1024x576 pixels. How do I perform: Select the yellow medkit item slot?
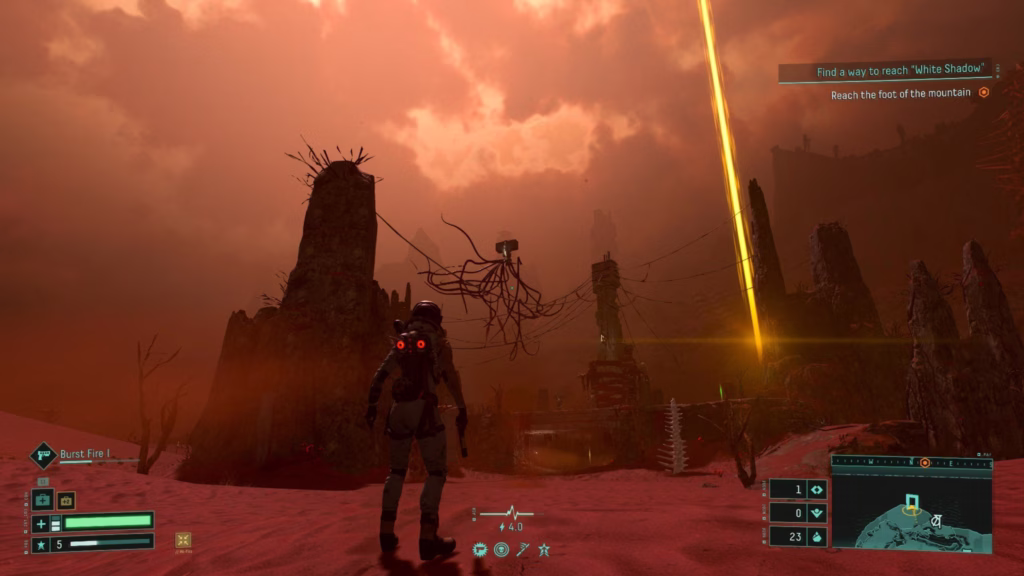(66, 500)
